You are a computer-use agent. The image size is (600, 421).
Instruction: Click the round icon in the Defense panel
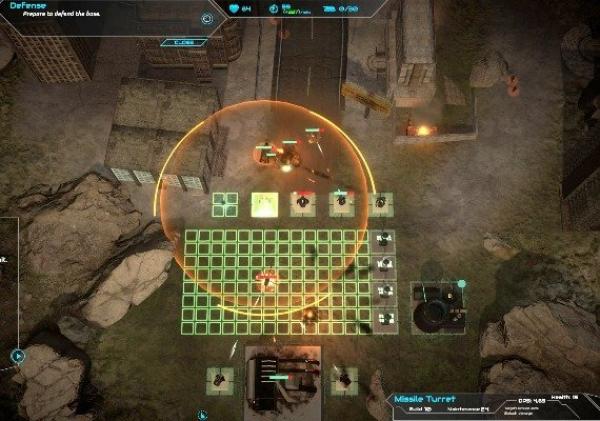tap(207, 18)
